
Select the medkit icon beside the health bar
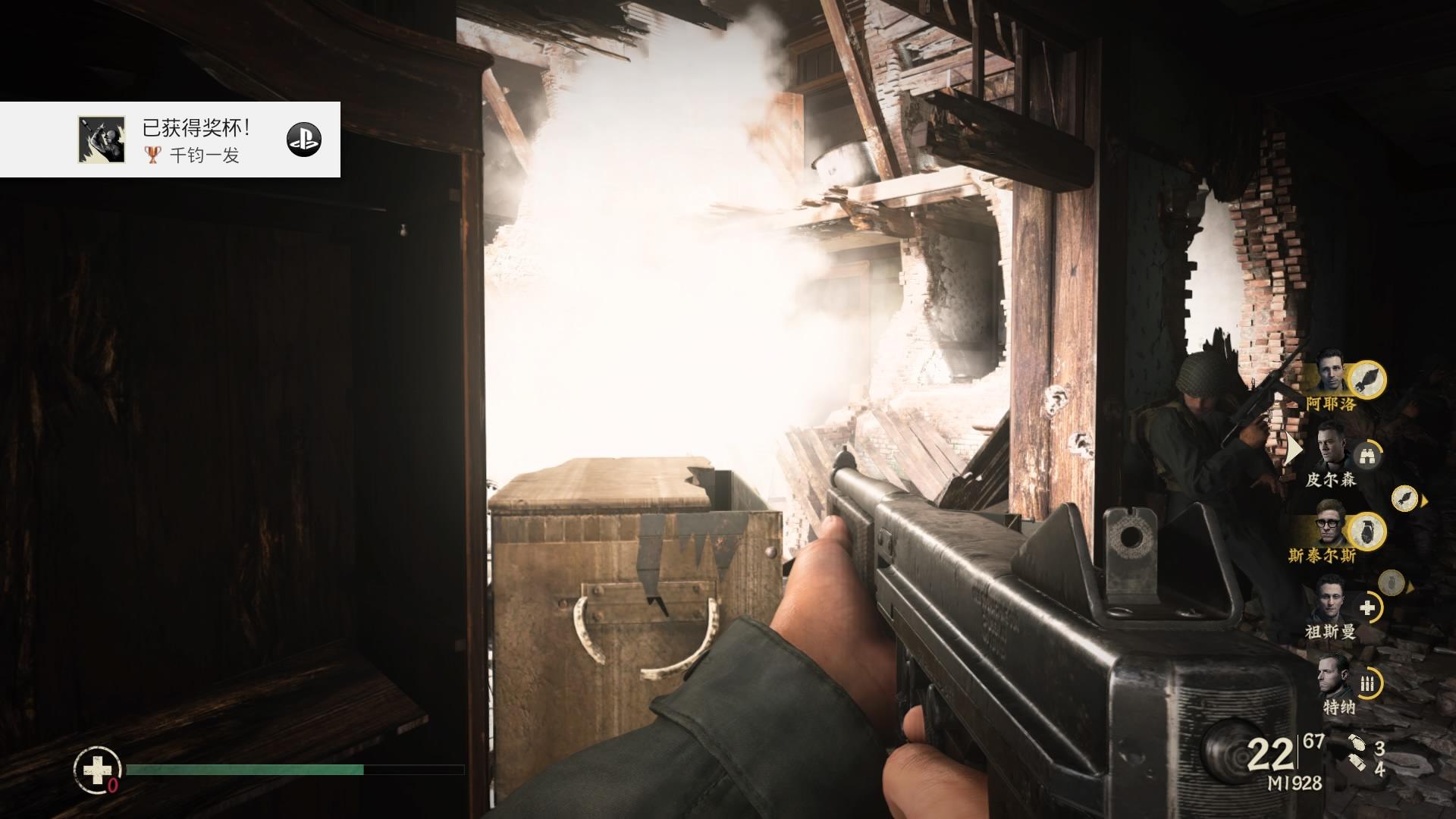coord(97,771)
